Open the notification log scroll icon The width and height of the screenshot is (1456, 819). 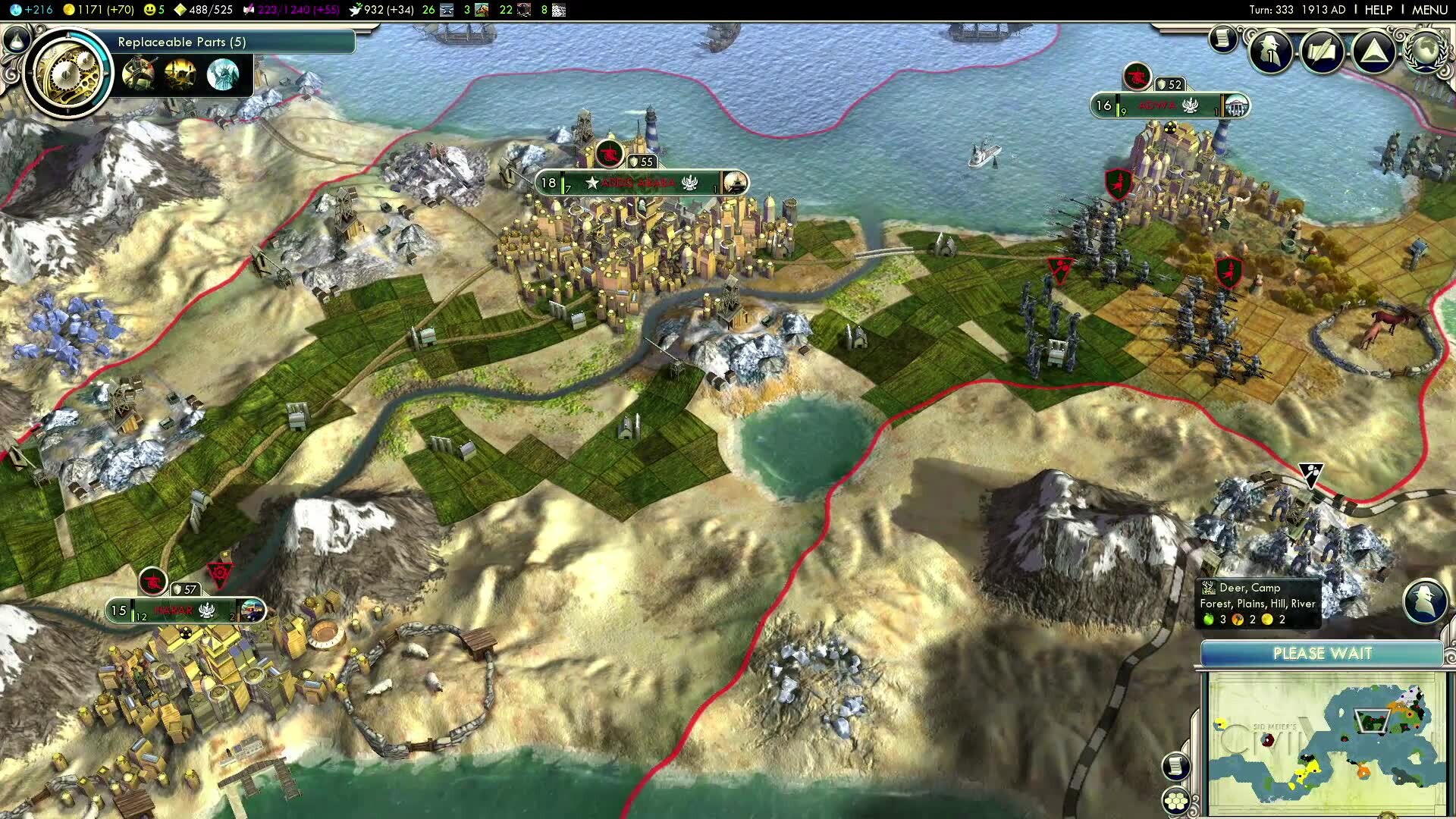[x=1222, y=39]
